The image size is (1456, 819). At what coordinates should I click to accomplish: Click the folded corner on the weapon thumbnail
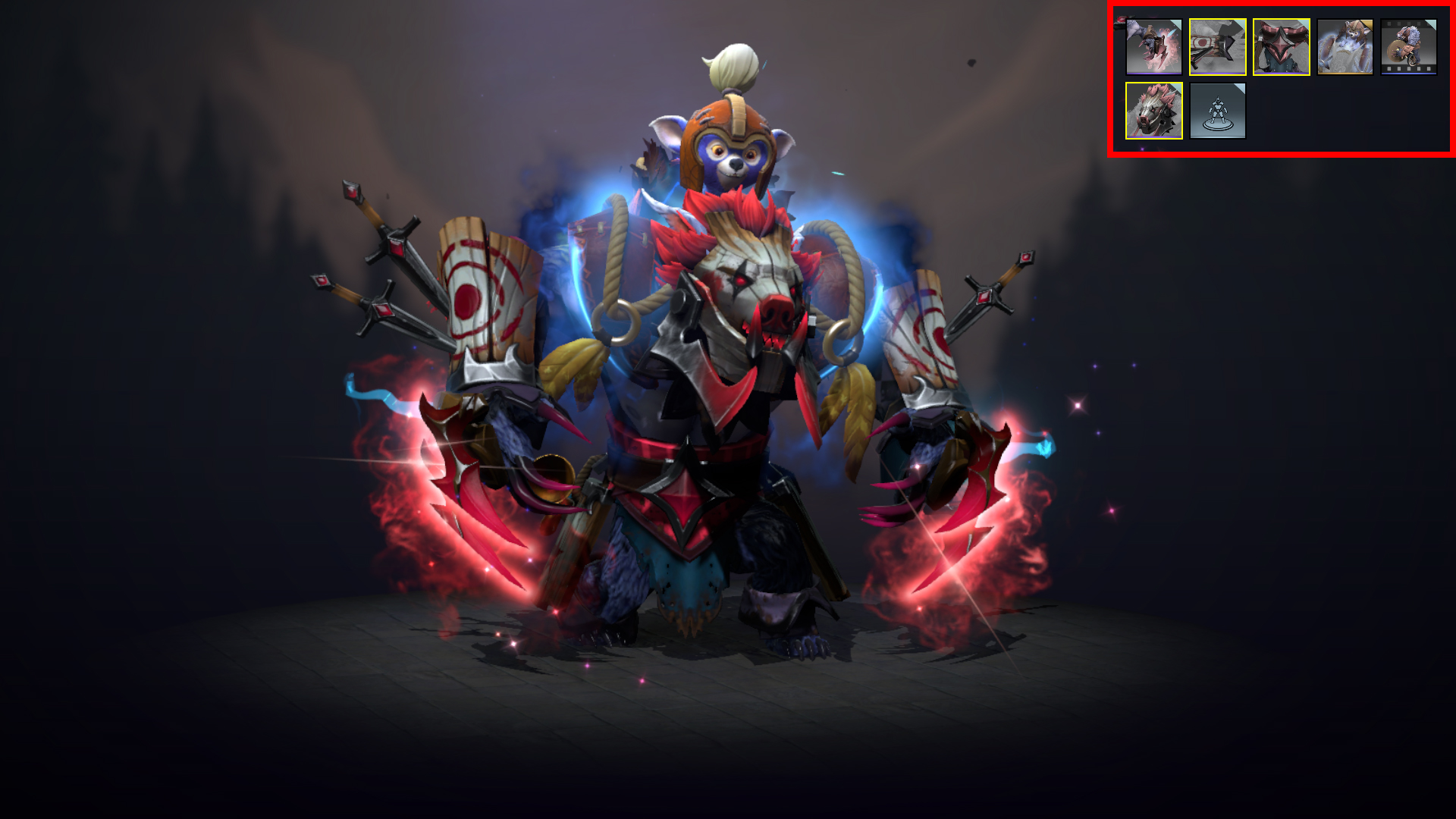1176,24
